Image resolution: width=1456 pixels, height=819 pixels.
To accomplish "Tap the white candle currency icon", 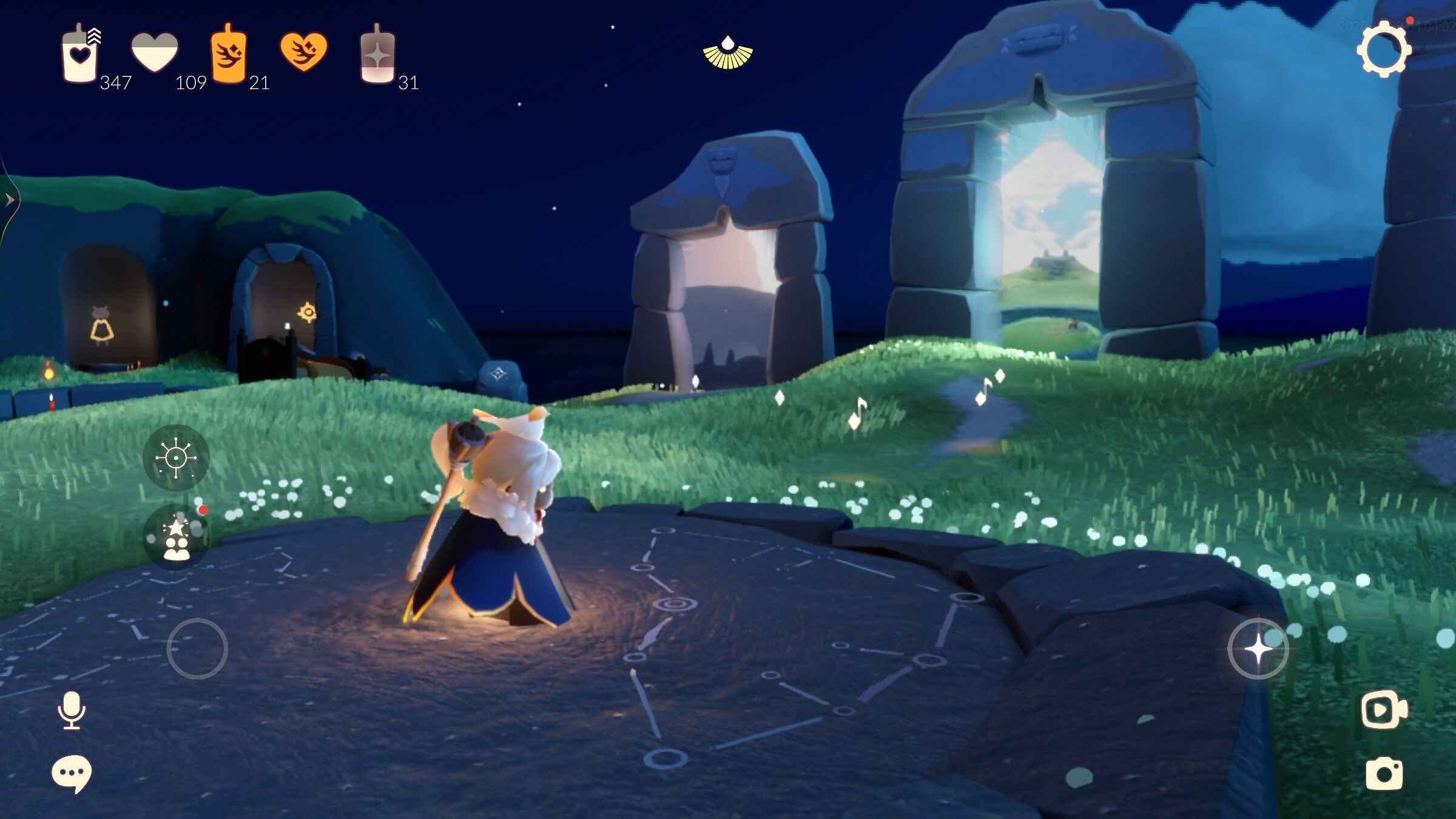I will [x=80, y=55].
